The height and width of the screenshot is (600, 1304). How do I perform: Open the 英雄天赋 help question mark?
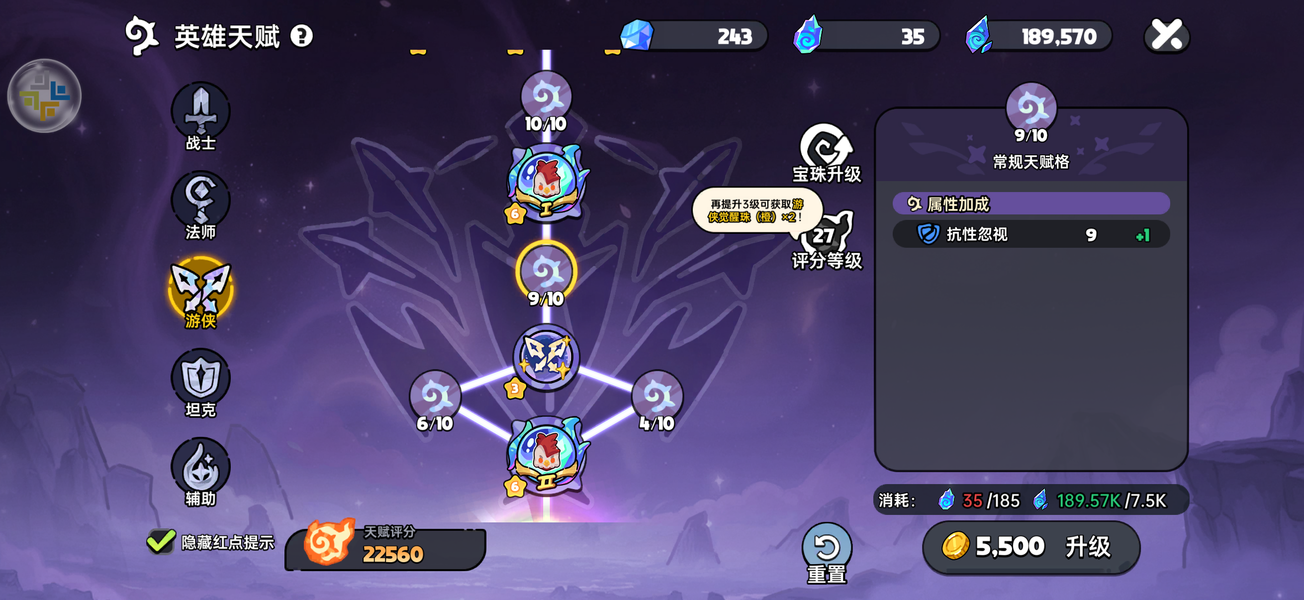click(301, 36)
